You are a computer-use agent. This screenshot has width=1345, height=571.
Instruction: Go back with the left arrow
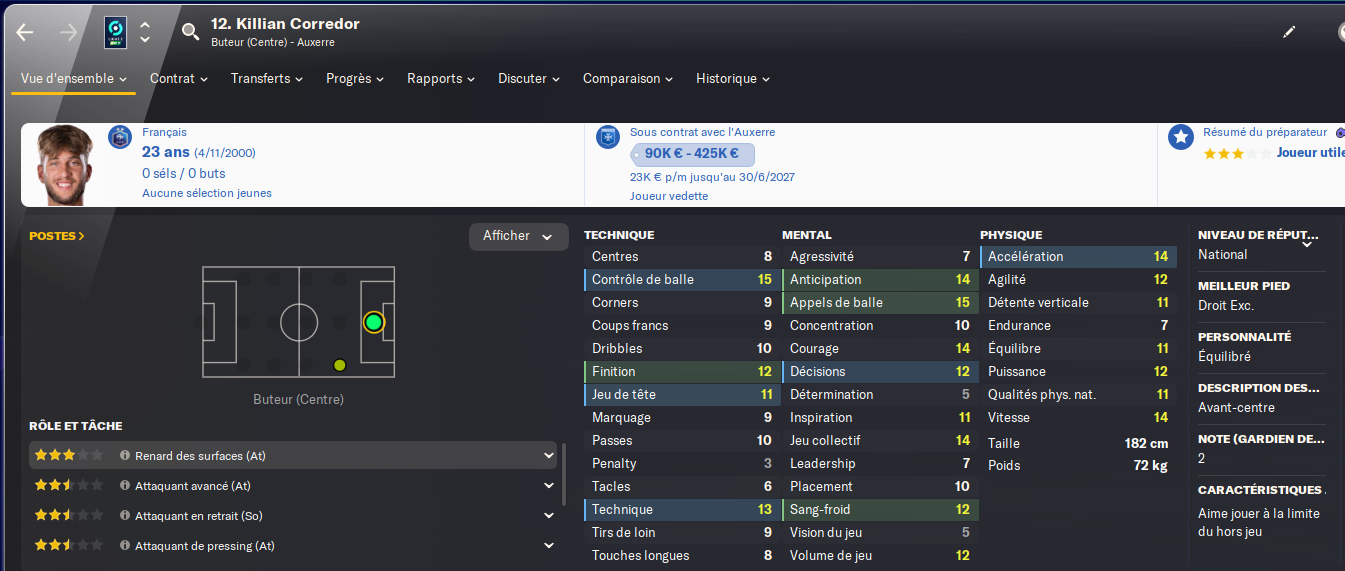point(25,32)
